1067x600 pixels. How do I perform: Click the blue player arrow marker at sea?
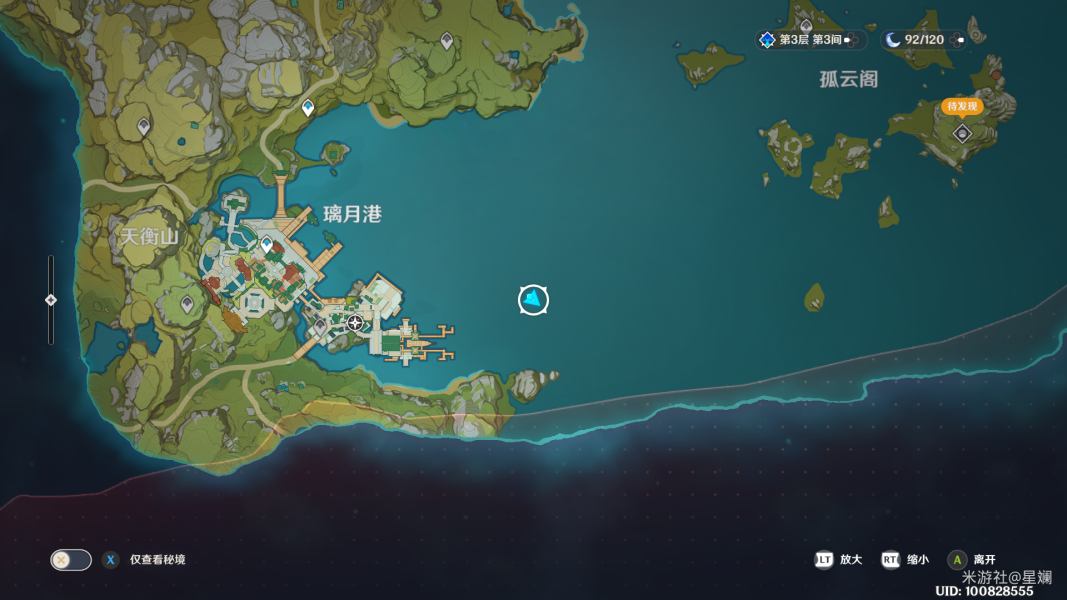coord(534,299)
